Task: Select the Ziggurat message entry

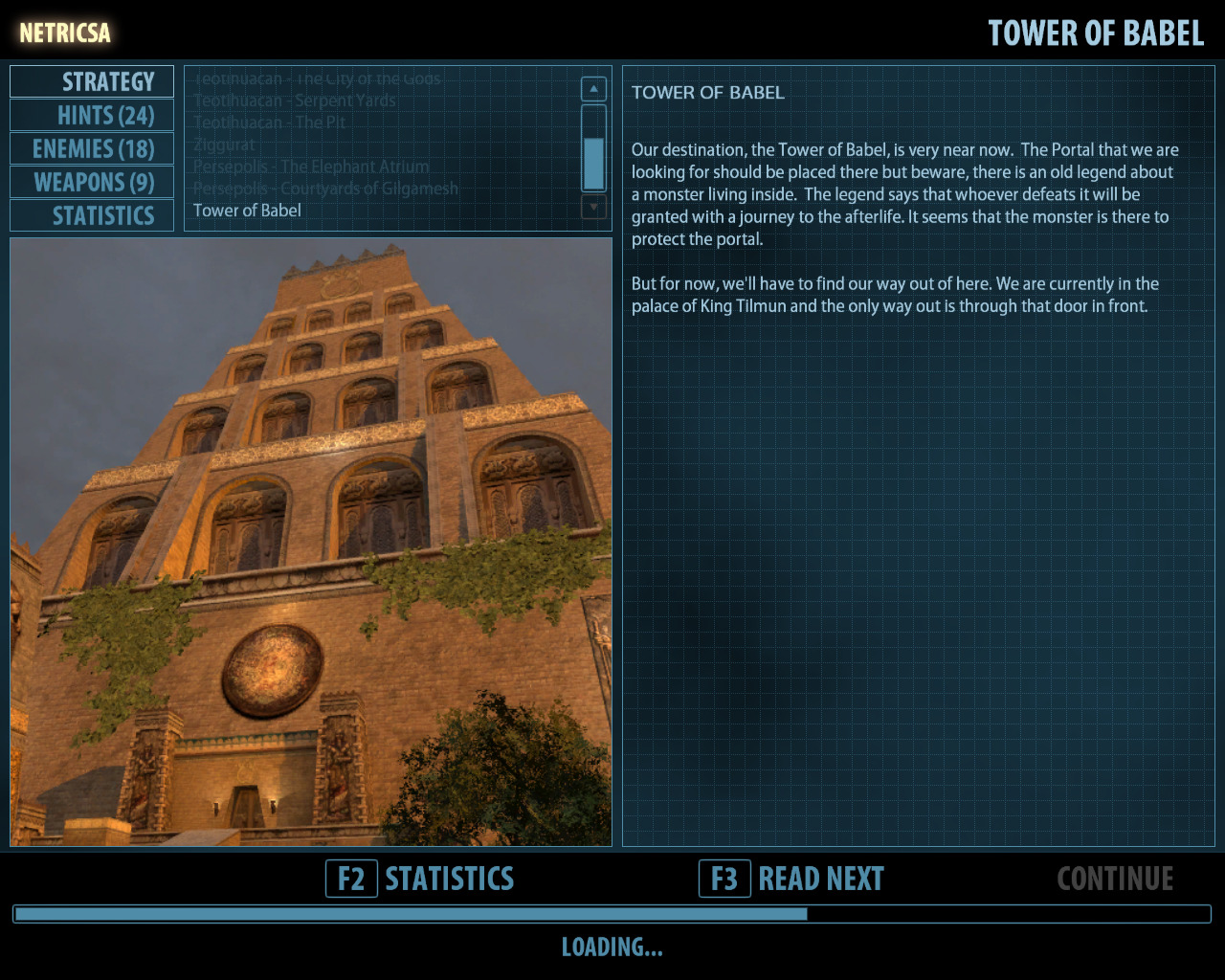Action: pyautogui.click(x=225, y=145)
